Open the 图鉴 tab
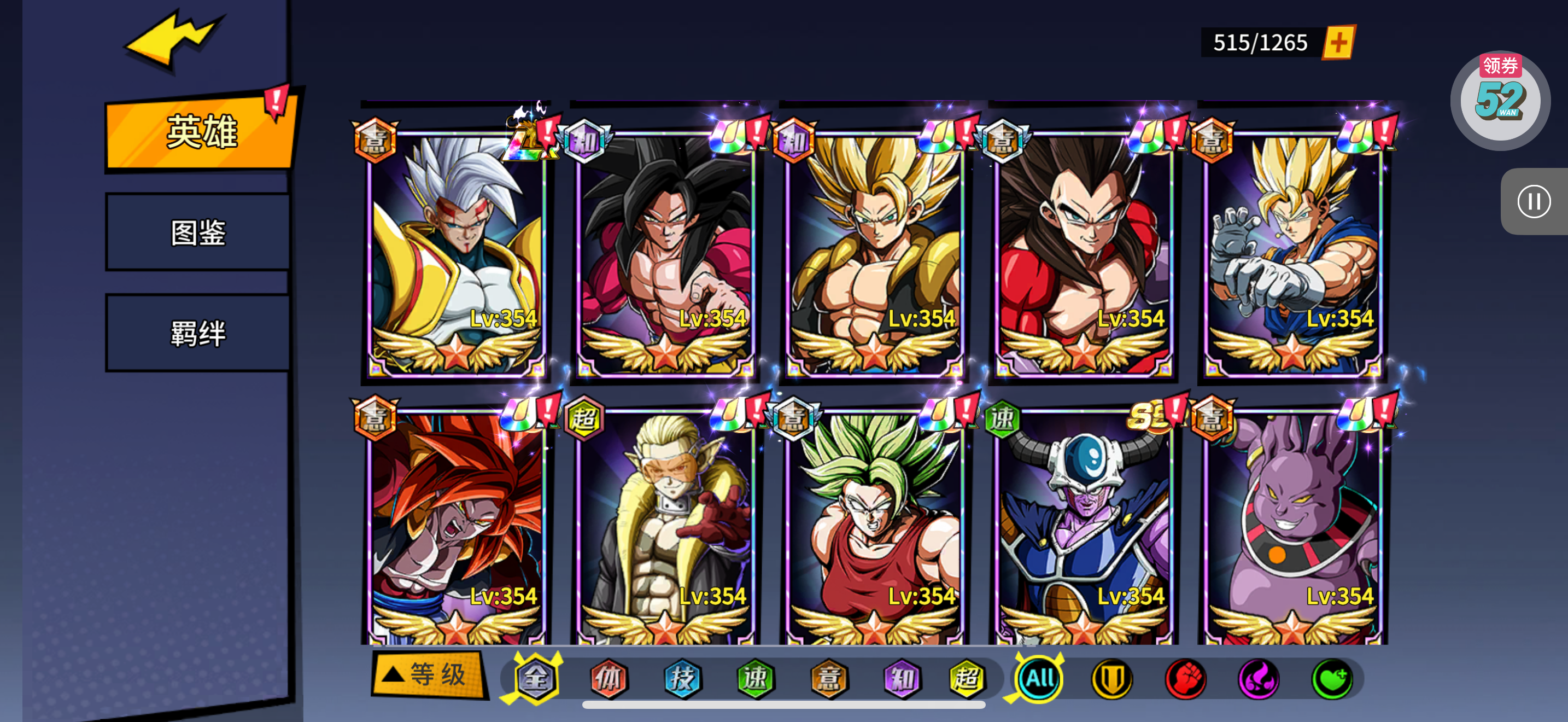Viewport: 1568px width, 722px height. [198, 232]
